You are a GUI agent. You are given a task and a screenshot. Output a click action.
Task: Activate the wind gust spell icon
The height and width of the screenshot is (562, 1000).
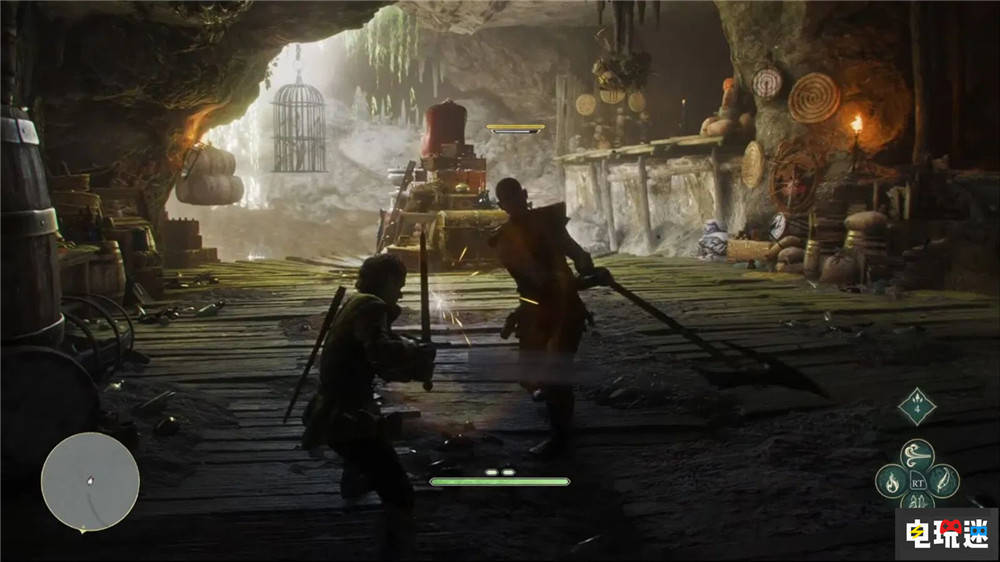click(917, 455)
